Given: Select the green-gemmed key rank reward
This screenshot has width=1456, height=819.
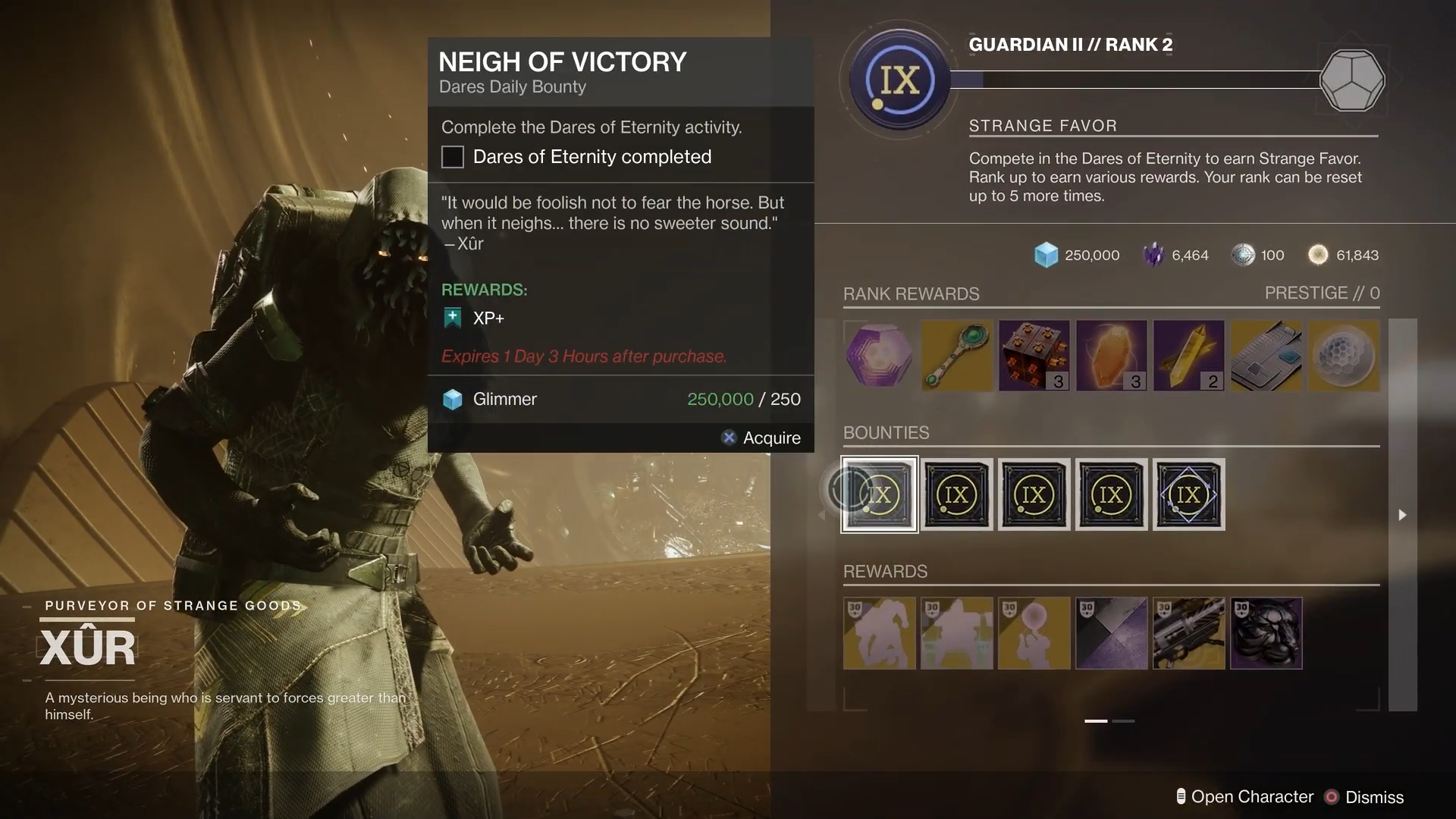Looking at the screenshot, I should pos(957,356).
